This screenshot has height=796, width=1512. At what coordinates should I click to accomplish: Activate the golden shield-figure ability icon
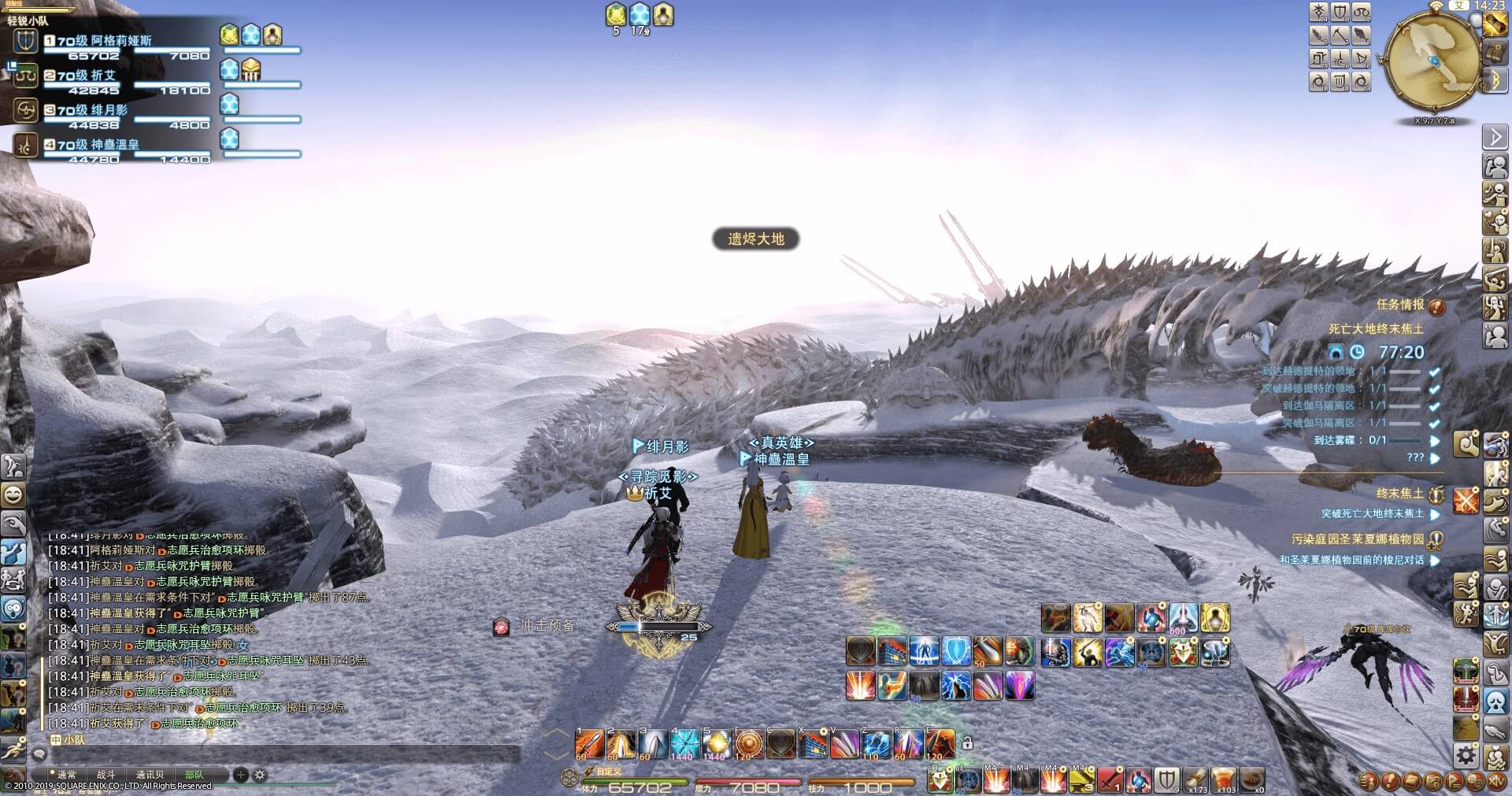[1215, 618]
